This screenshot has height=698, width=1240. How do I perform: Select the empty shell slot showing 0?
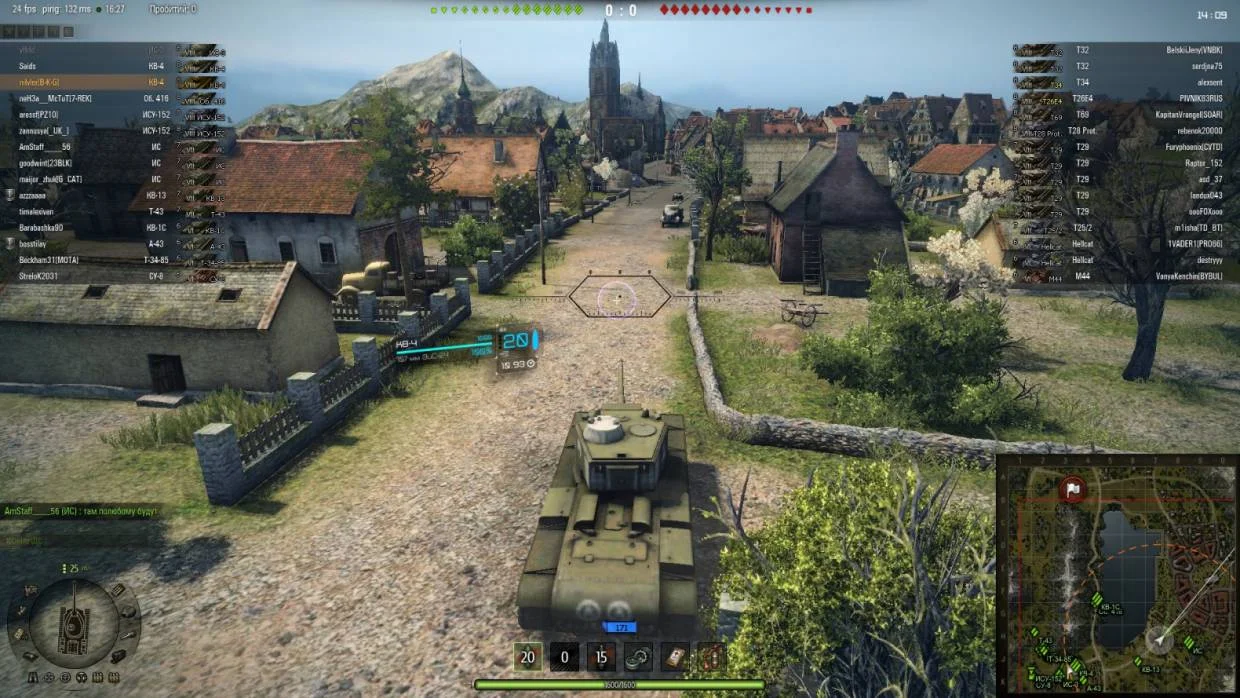pyautogui.click(x=564, y=657)
